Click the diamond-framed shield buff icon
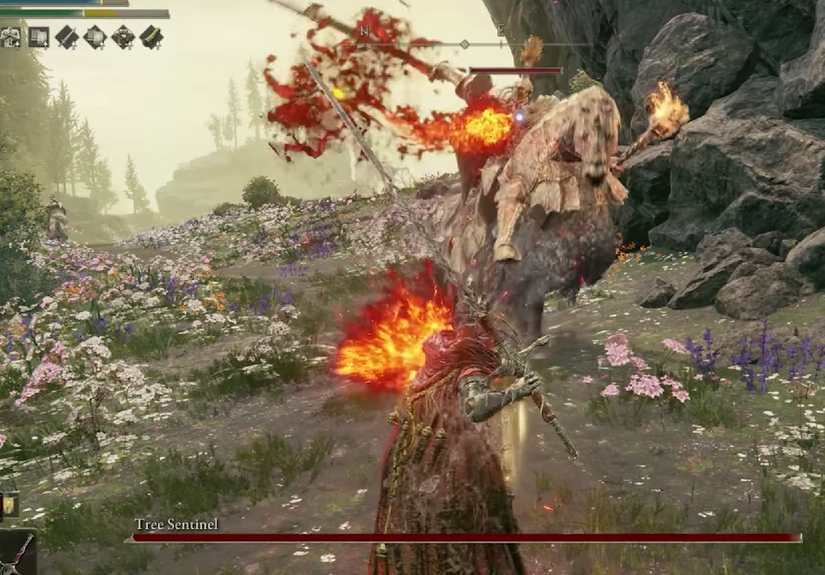 95,38
